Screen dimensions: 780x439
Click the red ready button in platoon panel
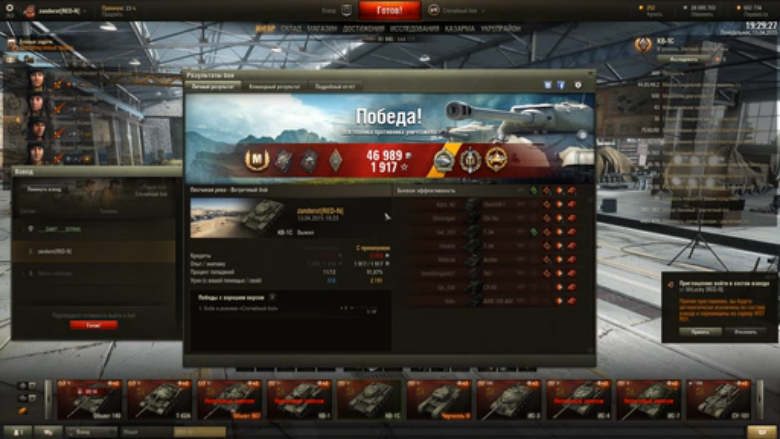tap(93, 325)
